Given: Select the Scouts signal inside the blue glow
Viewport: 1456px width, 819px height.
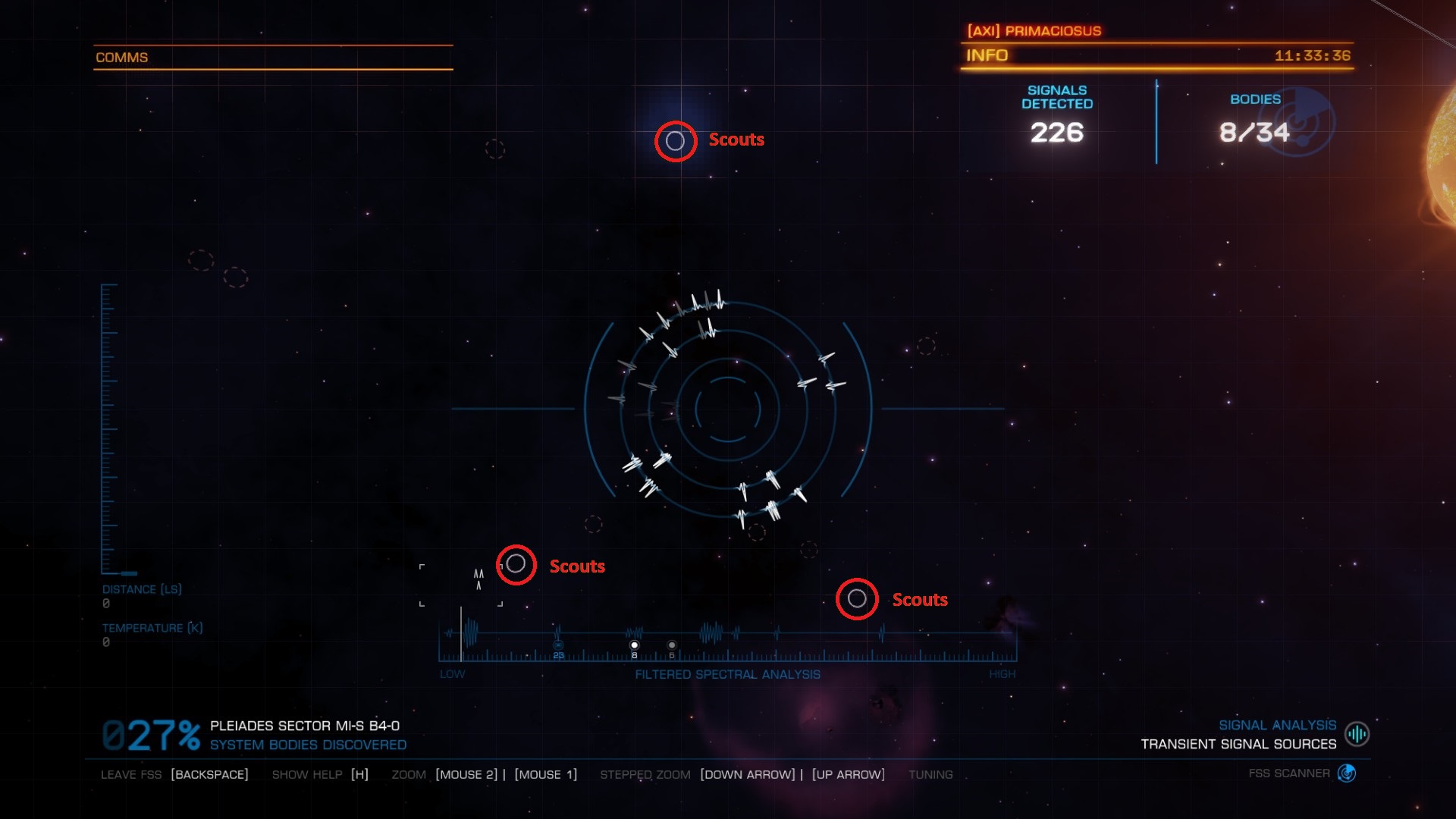Looking at the screenshot, I should tap(675, 141).
